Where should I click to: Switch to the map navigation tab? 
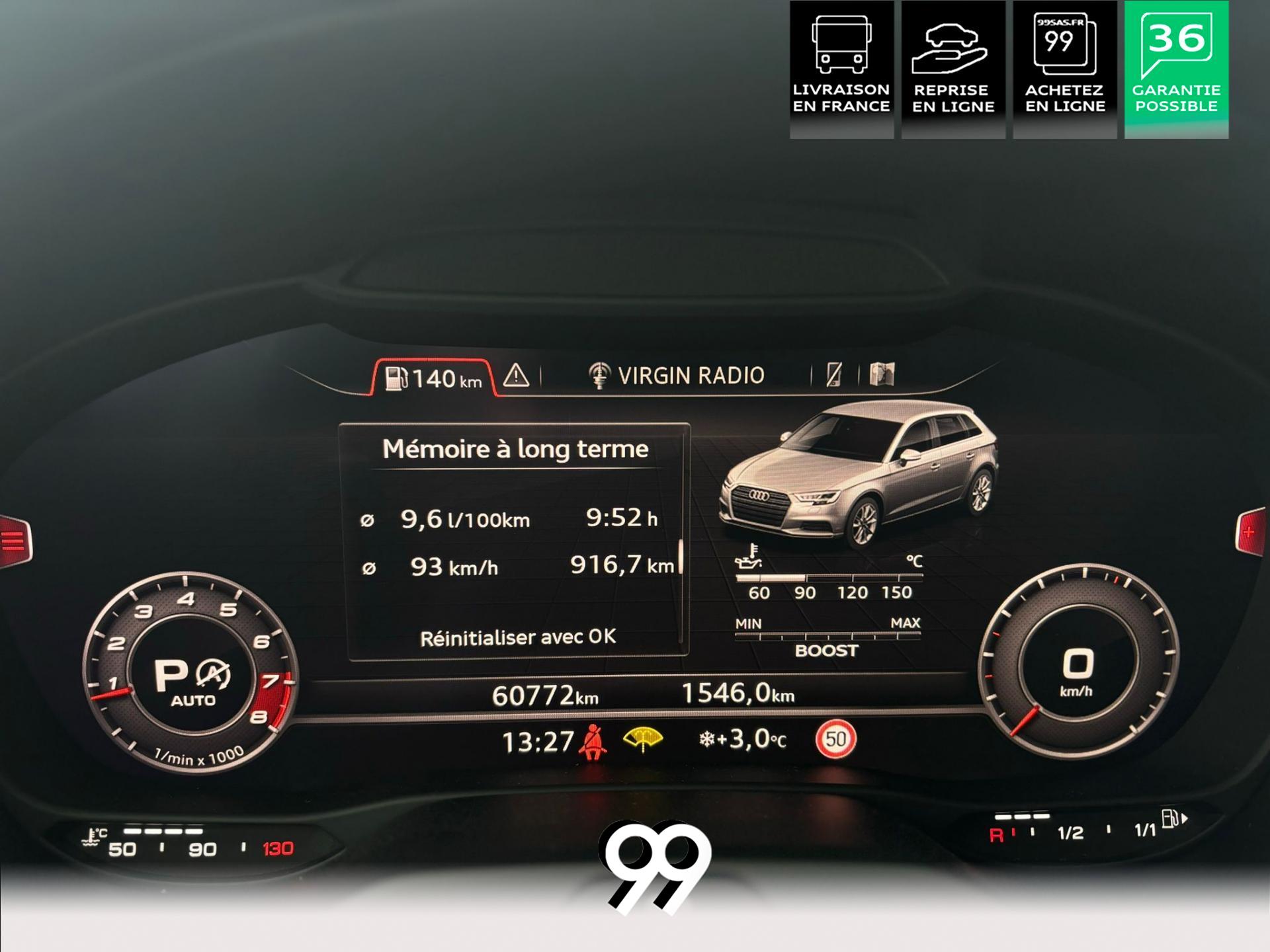882,374
